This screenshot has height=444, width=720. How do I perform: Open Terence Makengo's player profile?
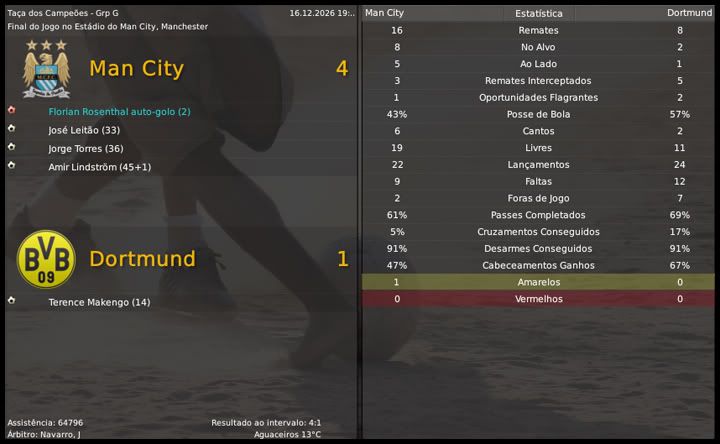click(x=98, y=302)
